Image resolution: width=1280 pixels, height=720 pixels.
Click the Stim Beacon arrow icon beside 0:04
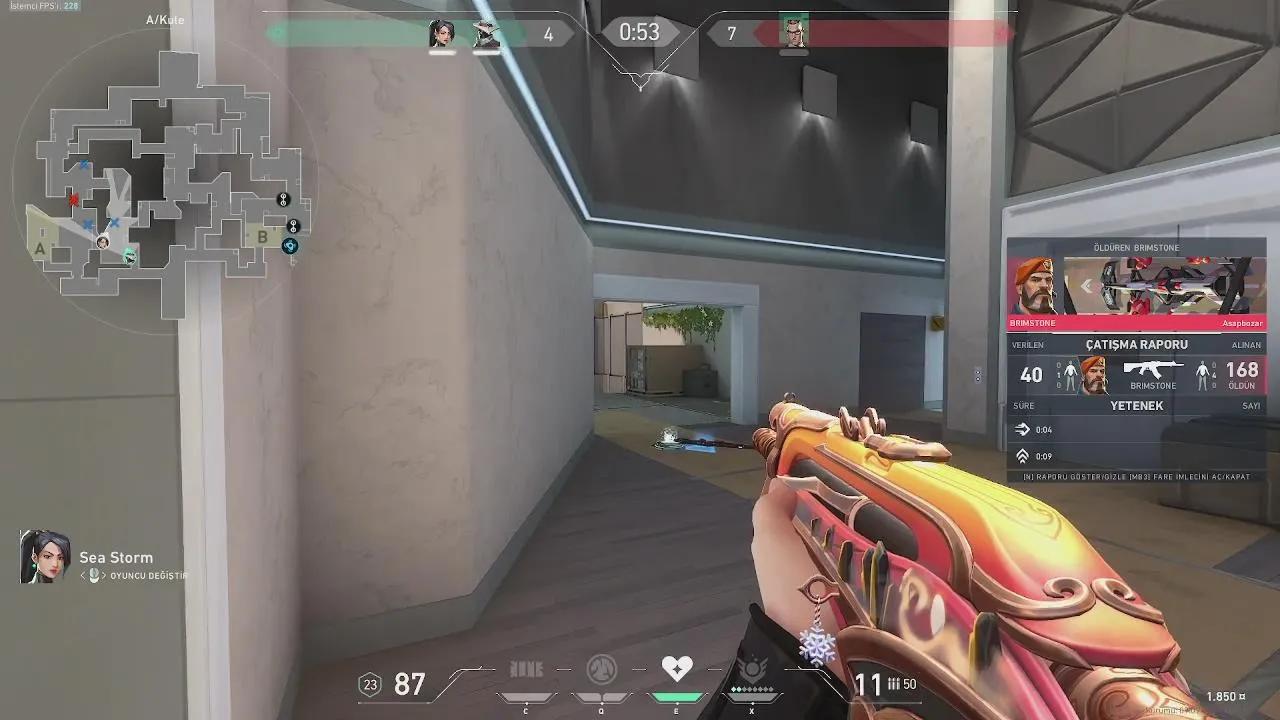click(x=1023, y=430)
